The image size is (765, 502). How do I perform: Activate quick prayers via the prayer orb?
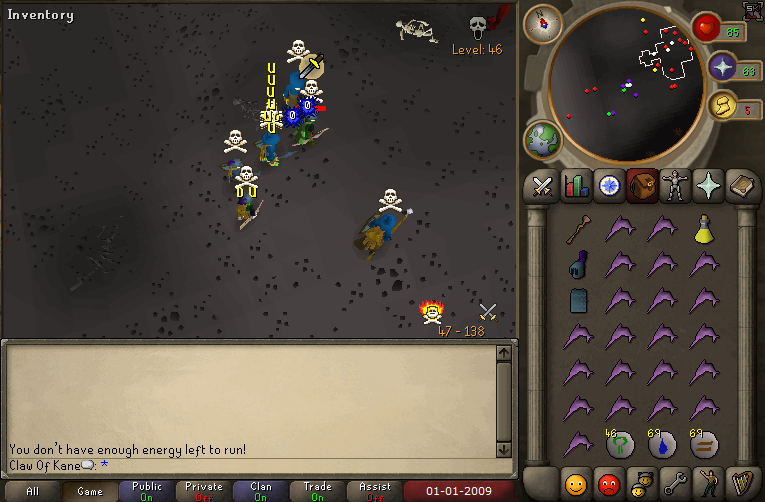coord(721,68)
